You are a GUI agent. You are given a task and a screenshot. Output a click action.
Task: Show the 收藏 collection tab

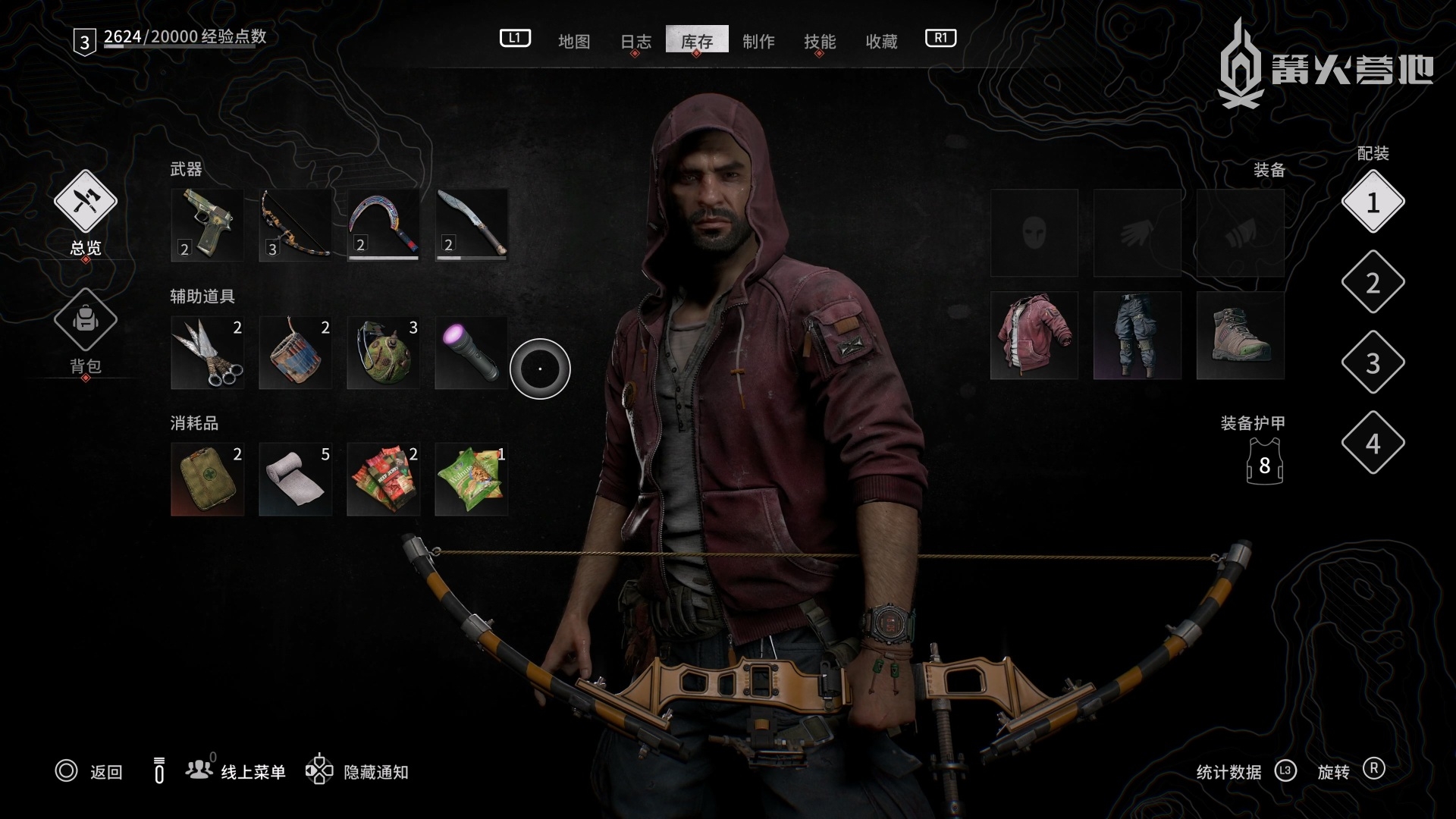point(881,41)
